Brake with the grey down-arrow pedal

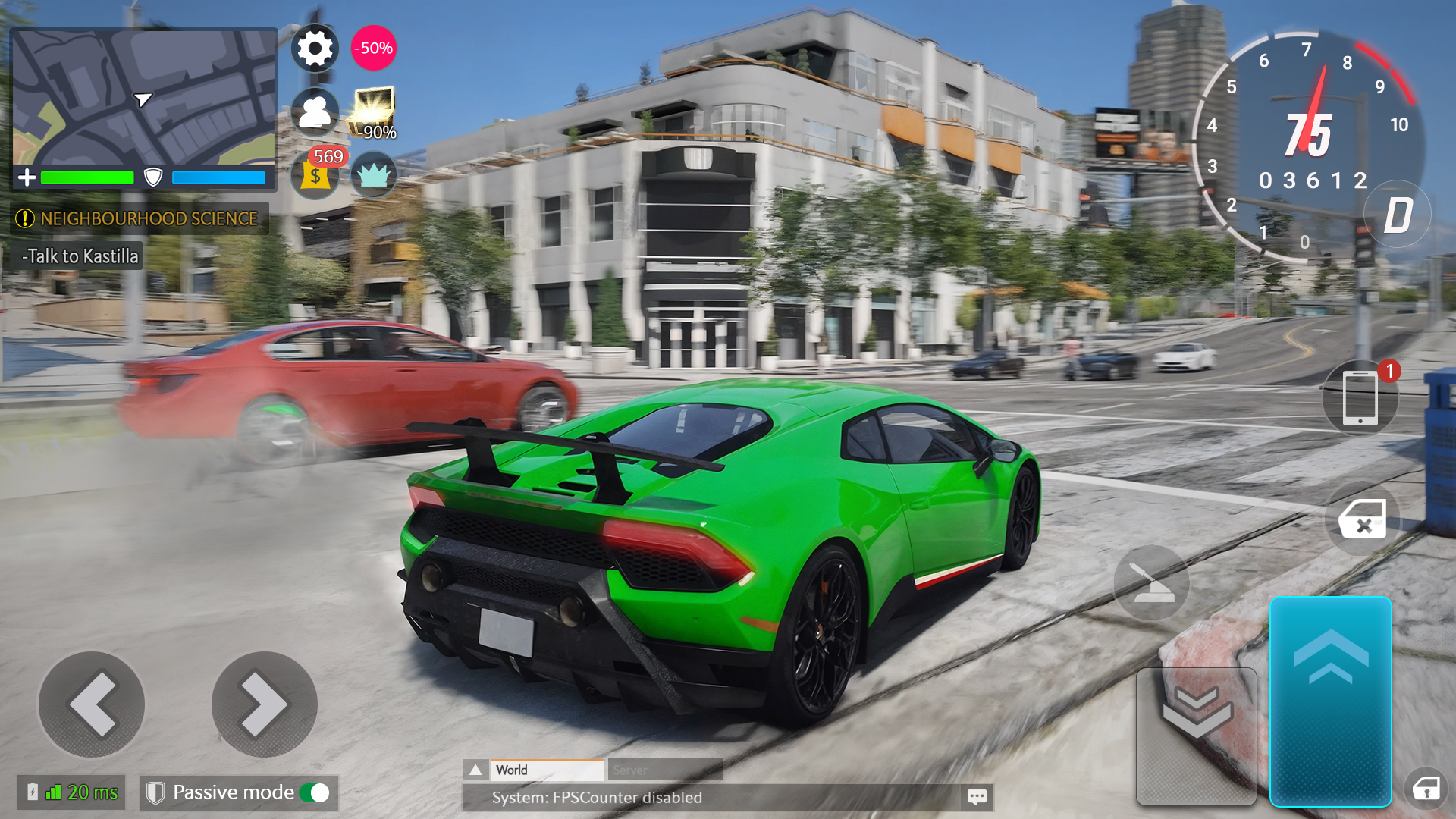coord(1196,736)
